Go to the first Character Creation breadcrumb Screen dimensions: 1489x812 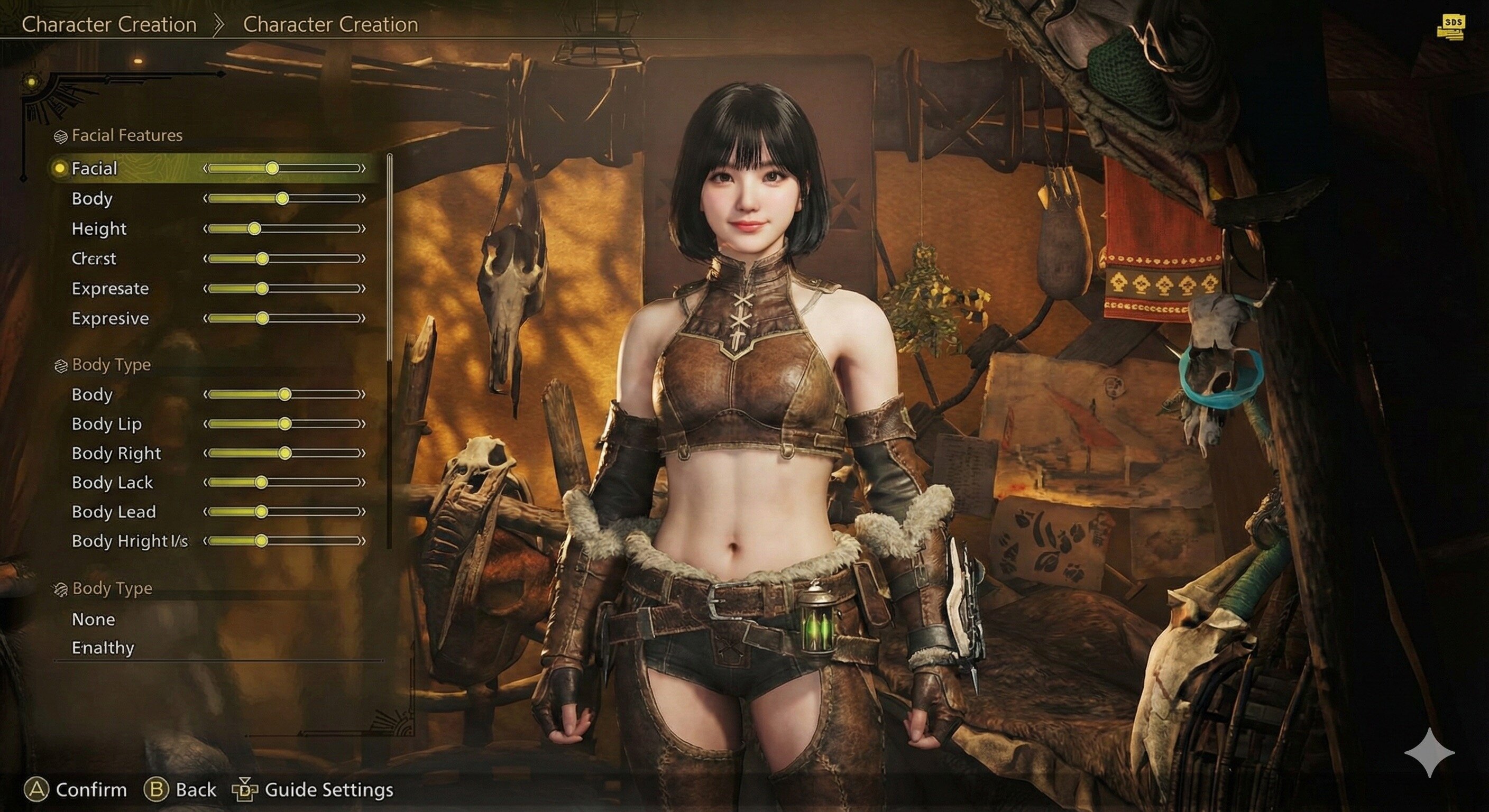pos(109,24)
